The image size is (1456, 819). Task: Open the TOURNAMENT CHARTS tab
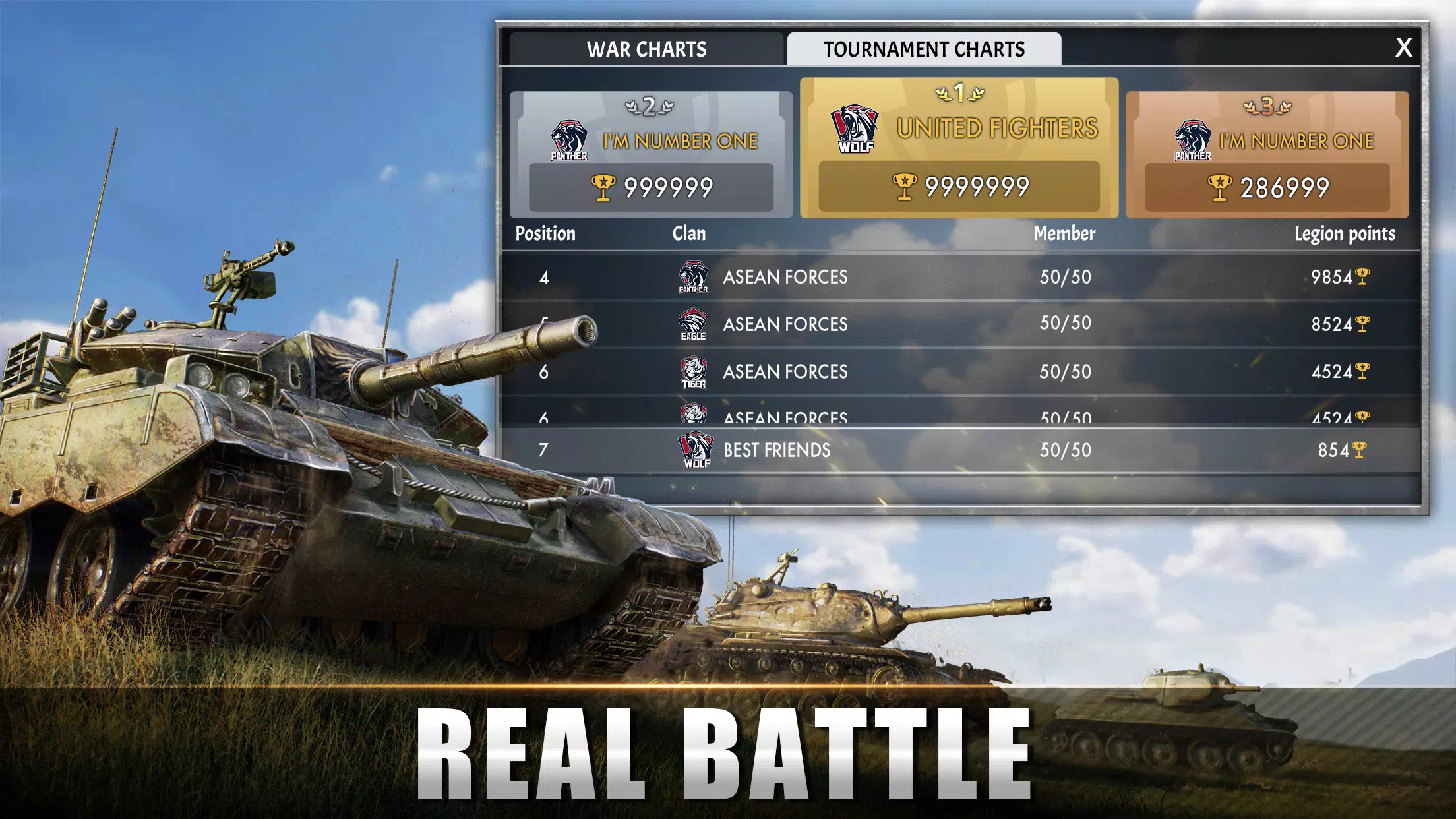[x=923, y=49]
